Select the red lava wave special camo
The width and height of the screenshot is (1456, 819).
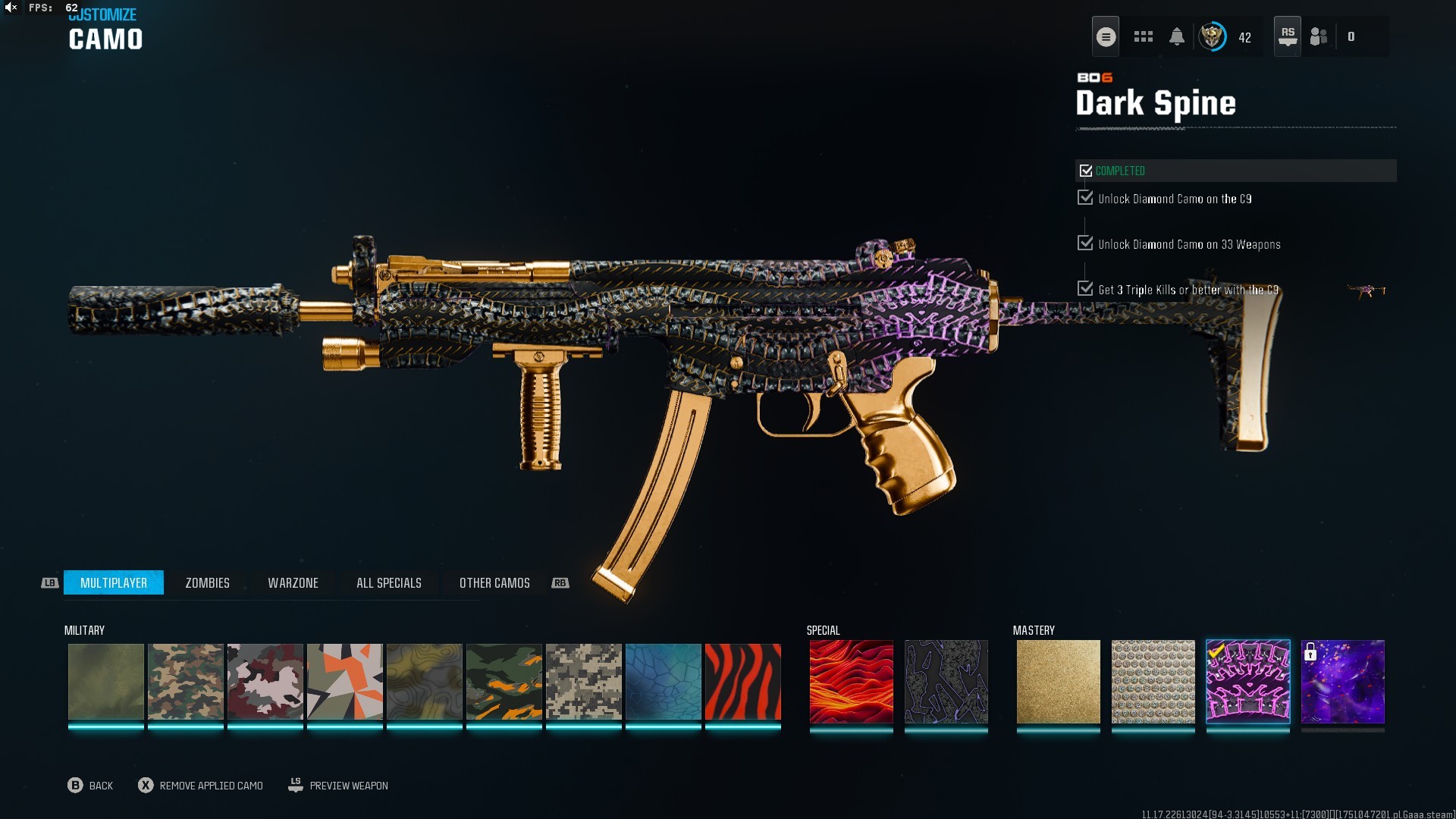pos(851,681)
